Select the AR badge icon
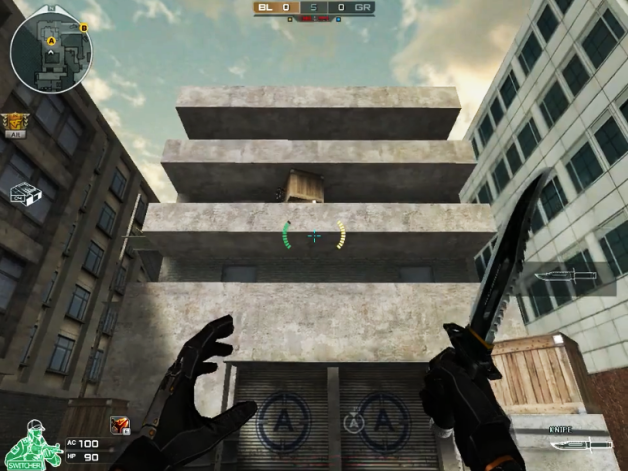 [x=14, y=123]
